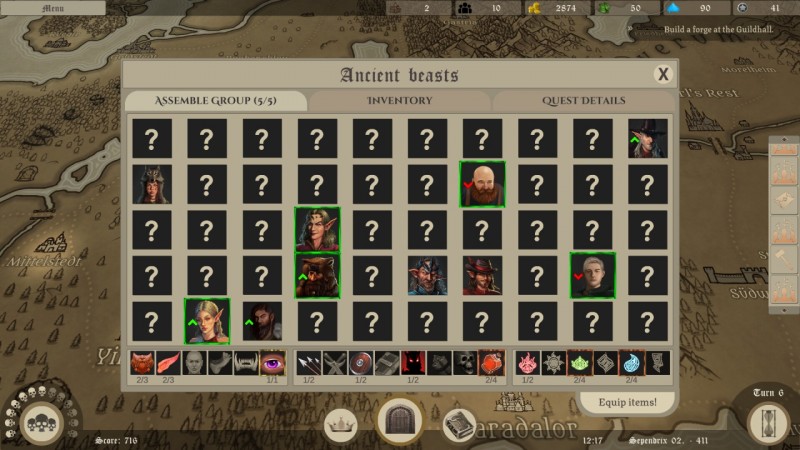Select the bald red-bearded dwarf portrait
800x450 pixels.
[482, 184]
